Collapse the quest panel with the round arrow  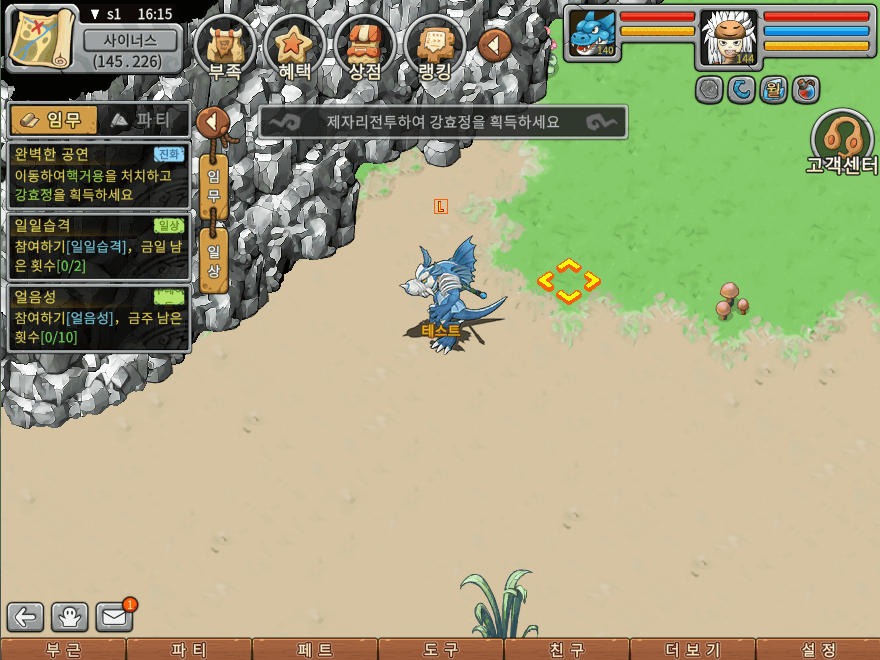tap(213, 123)
